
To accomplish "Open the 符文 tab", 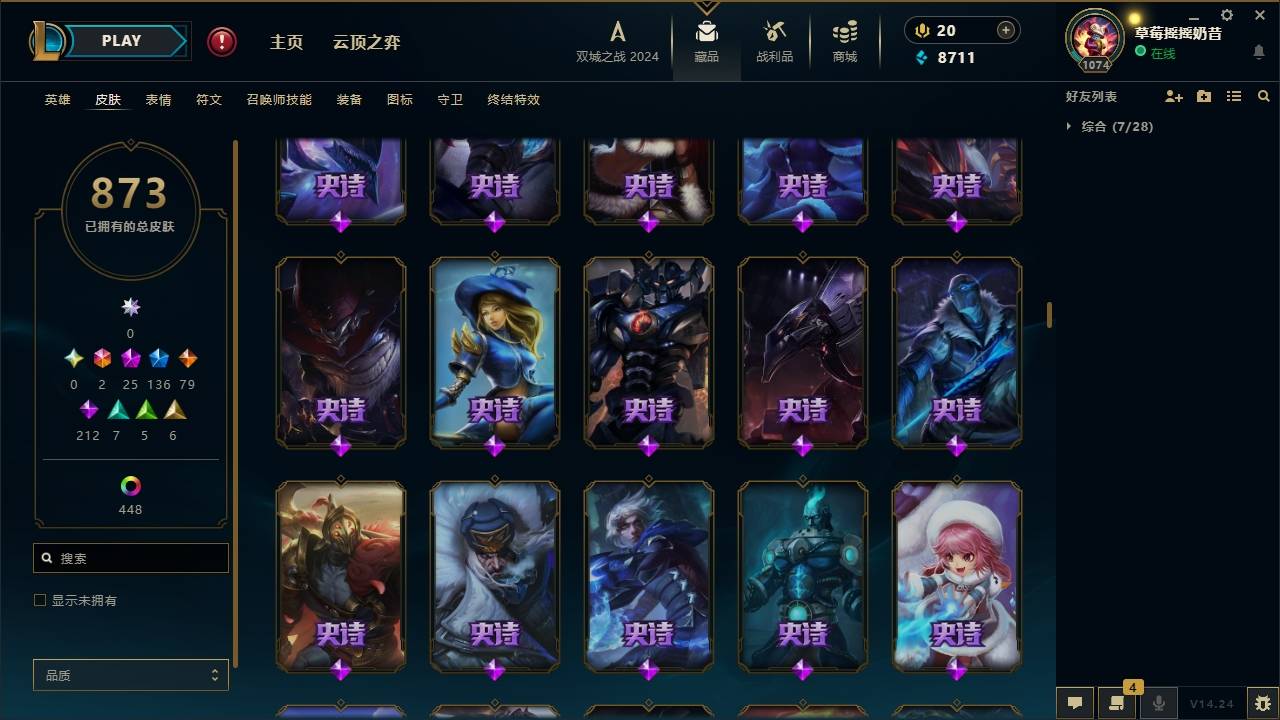I will (209, 100).
